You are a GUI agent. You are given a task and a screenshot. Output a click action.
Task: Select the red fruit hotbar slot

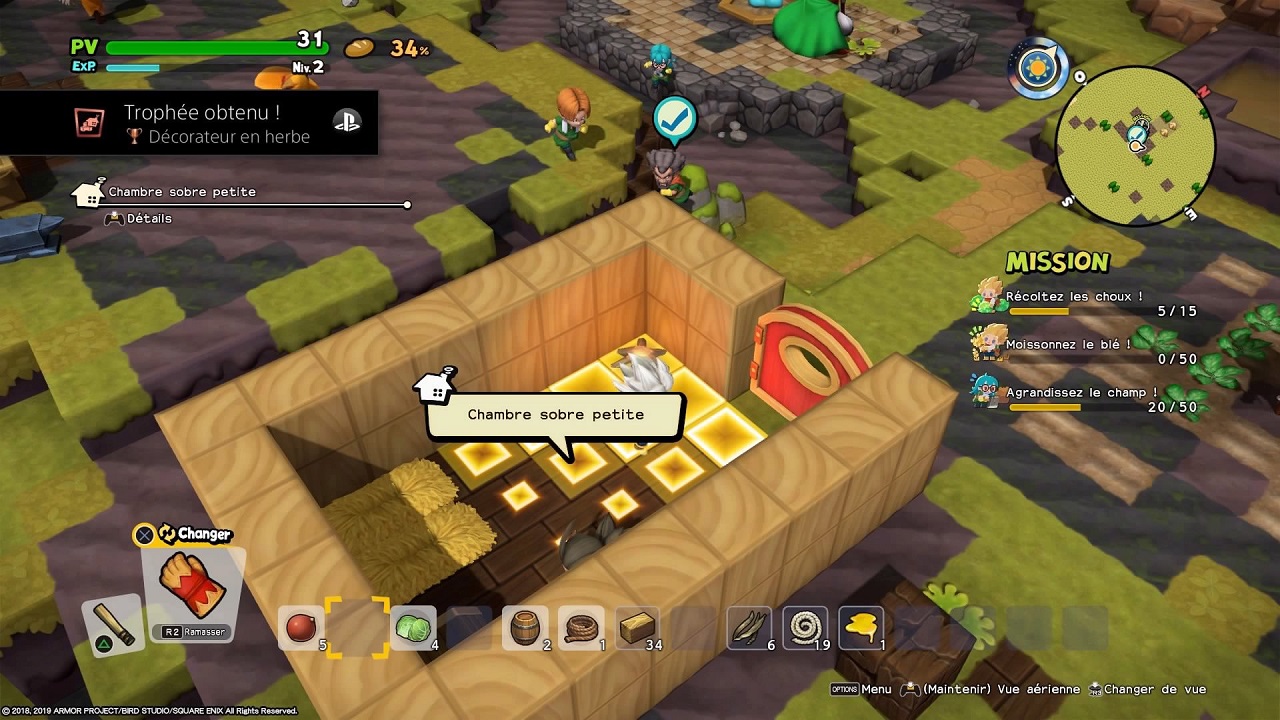(300, 628)
